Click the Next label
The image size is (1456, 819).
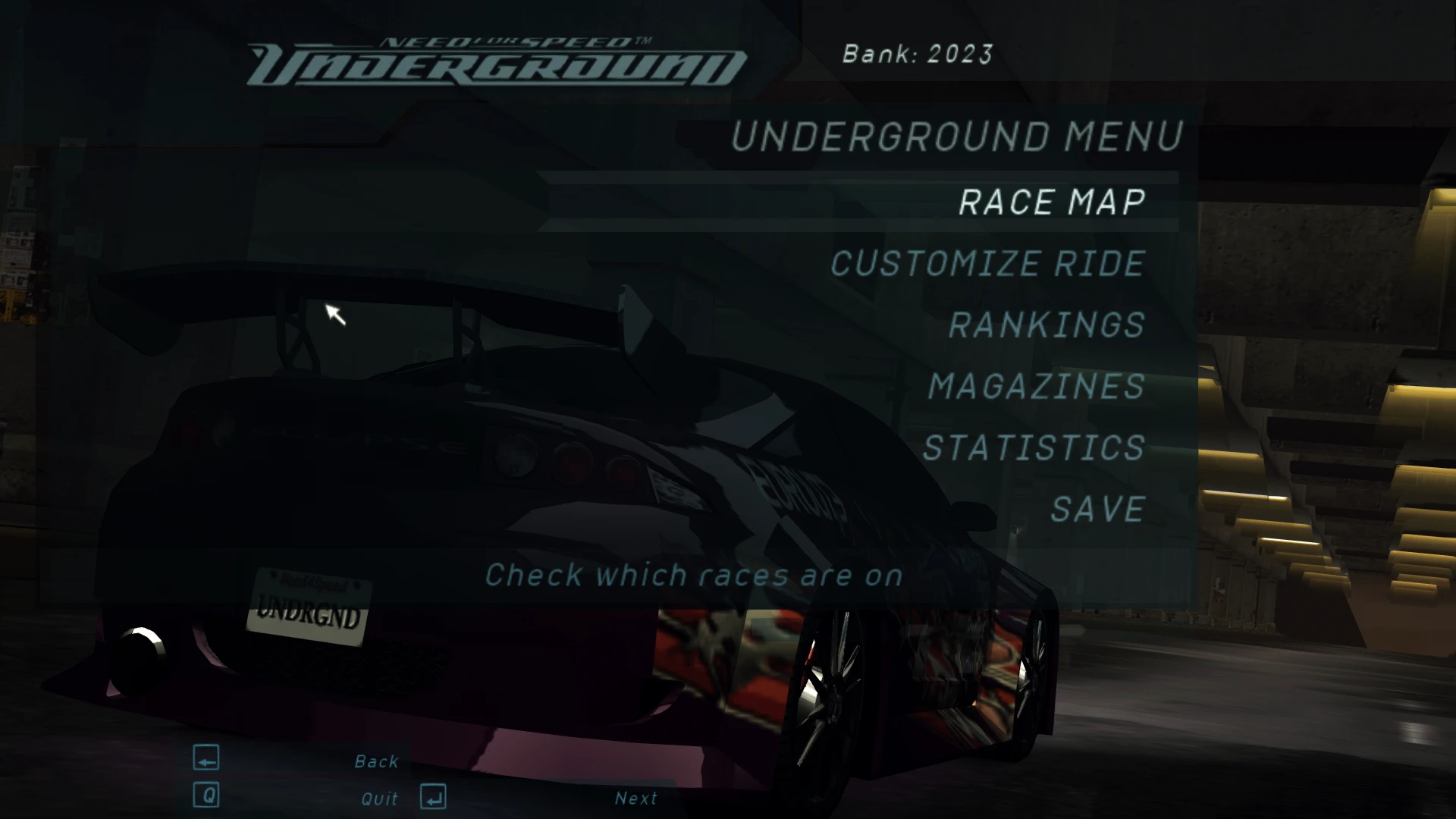[x=636, y=798]
